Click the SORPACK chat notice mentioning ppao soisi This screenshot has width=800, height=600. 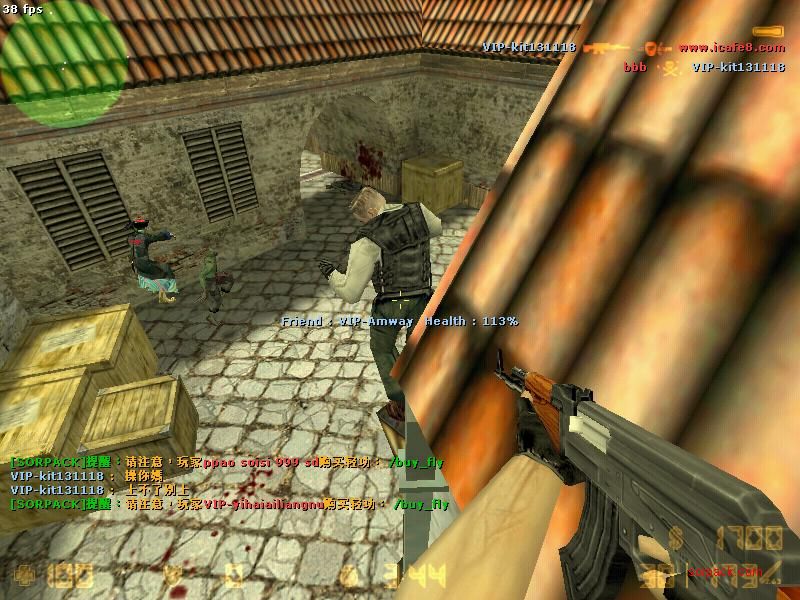pyautogui.click(x=226, y=463)
